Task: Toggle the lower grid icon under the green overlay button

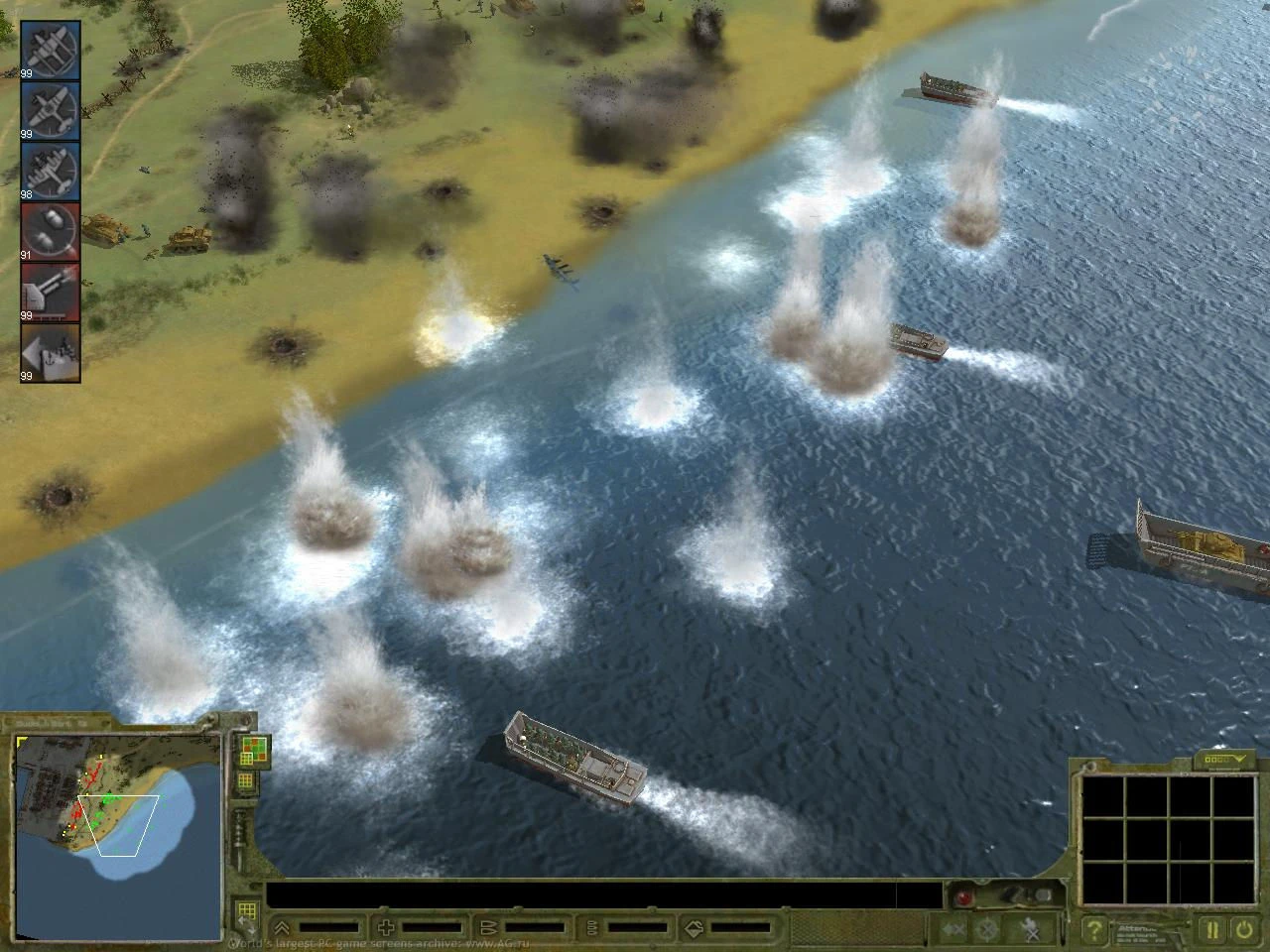Action: tap(247, 781)
